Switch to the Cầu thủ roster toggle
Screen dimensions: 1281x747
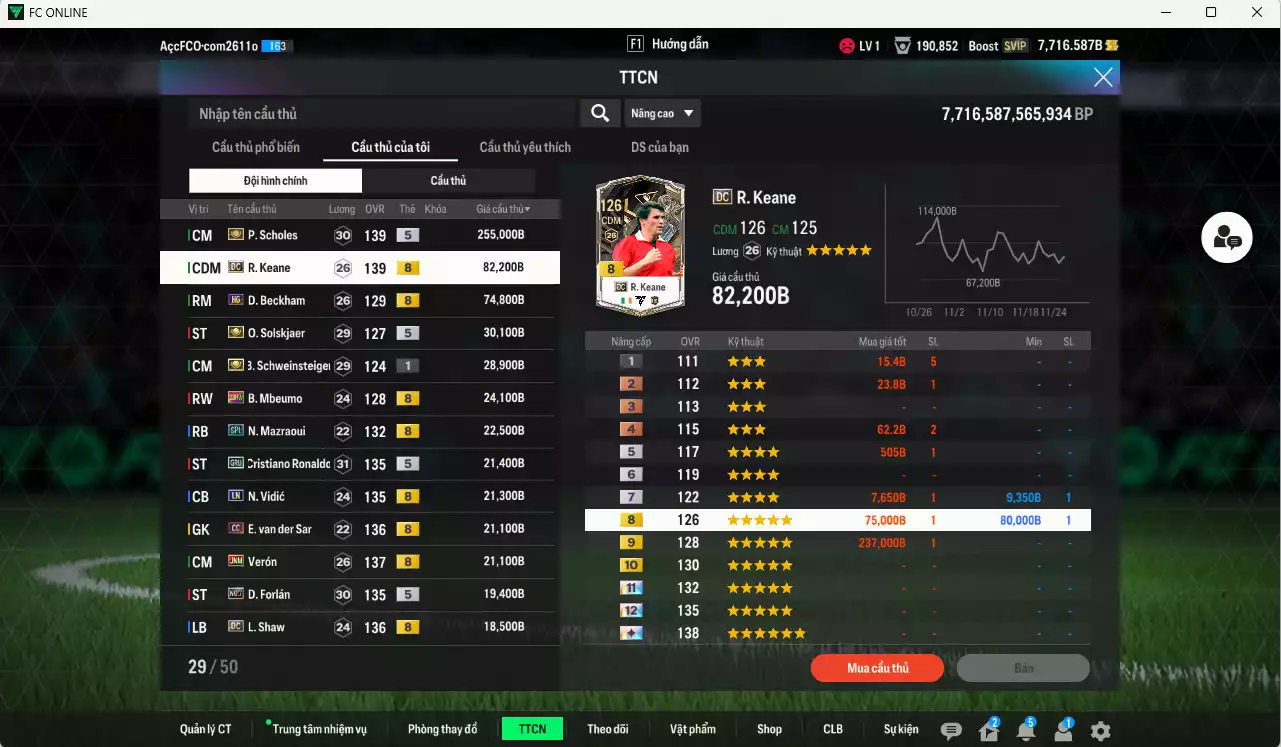[448, 180]
